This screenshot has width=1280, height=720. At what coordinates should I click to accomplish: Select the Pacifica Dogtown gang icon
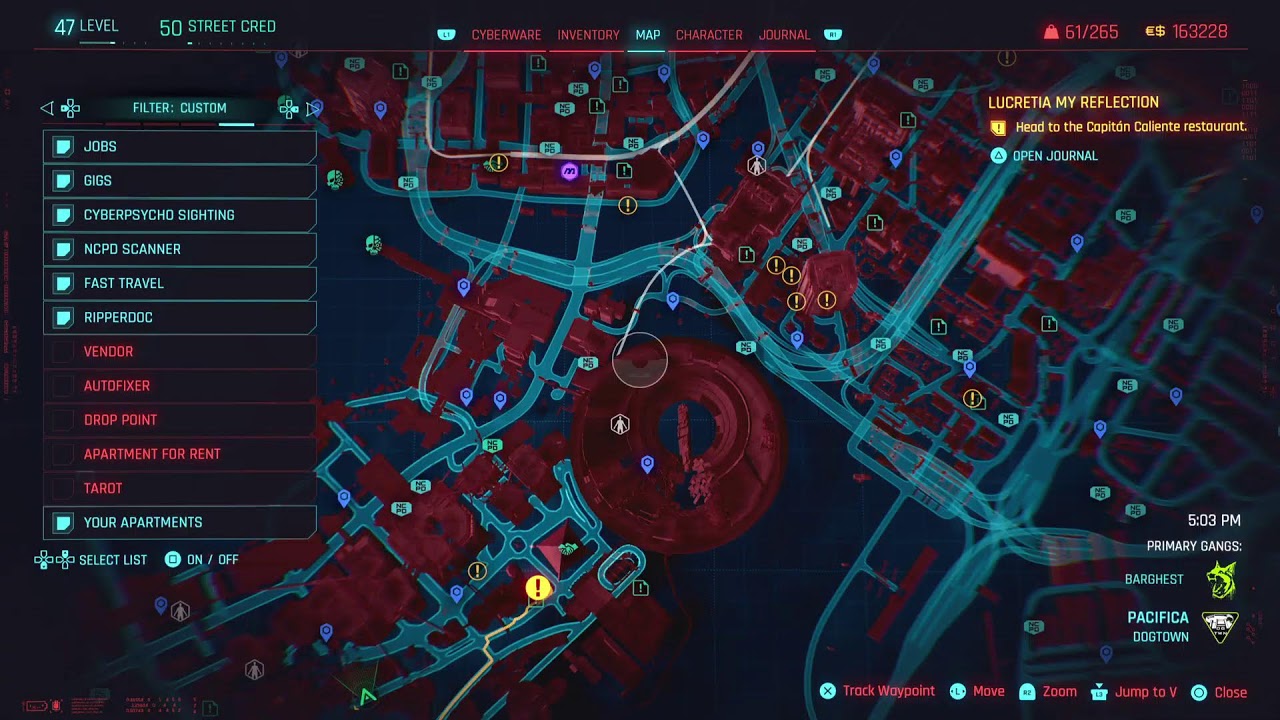(1219, 627)
